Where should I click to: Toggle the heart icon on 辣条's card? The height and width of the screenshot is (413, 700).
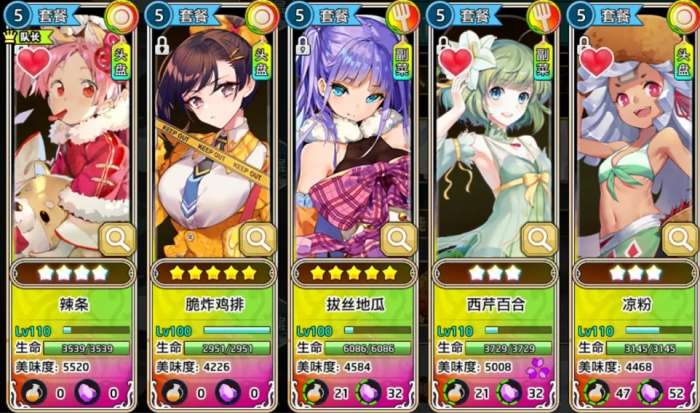click(33, 62)
